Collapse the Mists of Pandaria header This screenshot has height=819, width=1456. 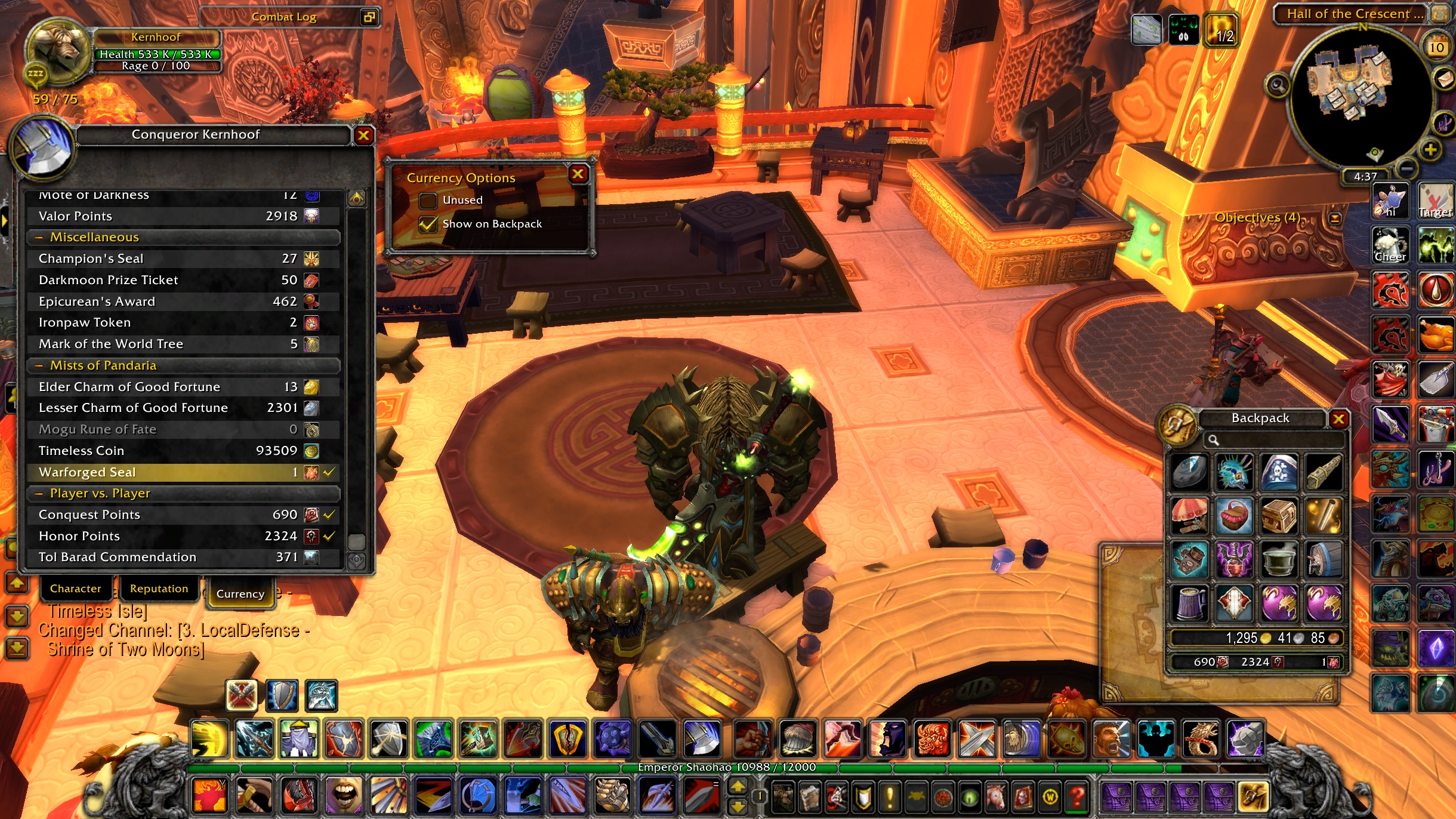point(39,365)
